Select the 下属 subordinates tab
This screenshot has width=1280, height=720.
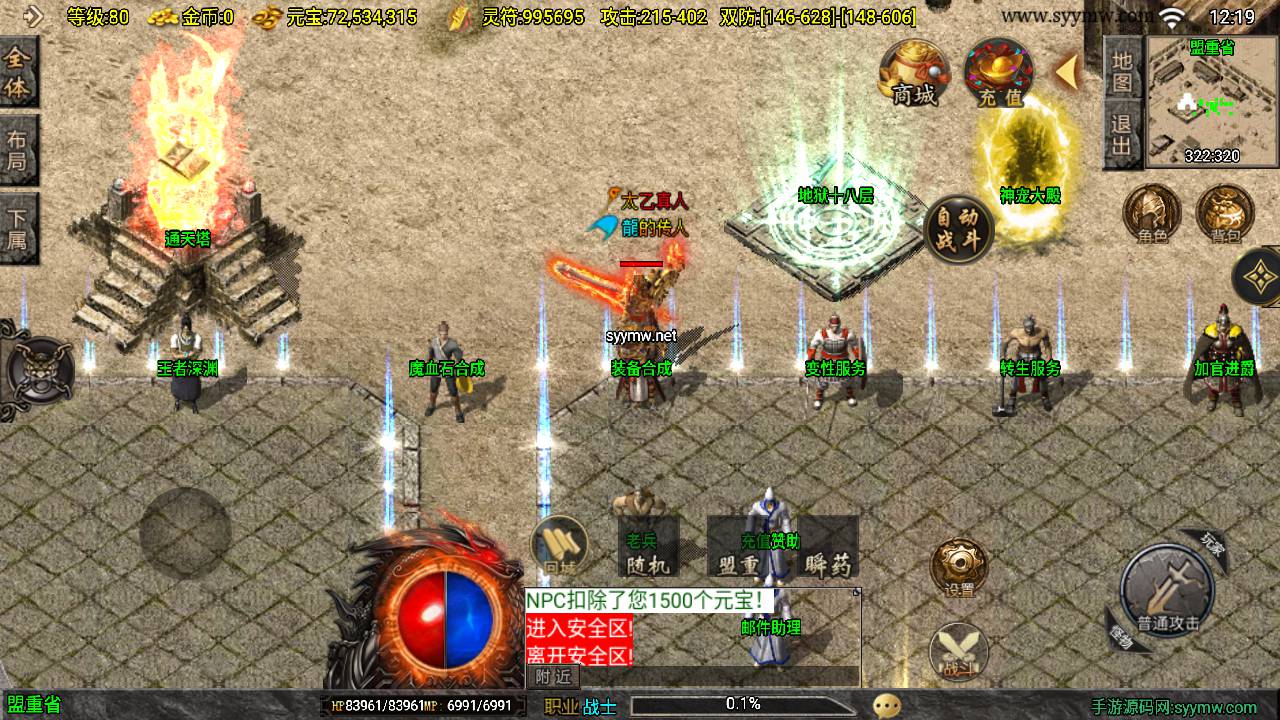tap(18, 228)
